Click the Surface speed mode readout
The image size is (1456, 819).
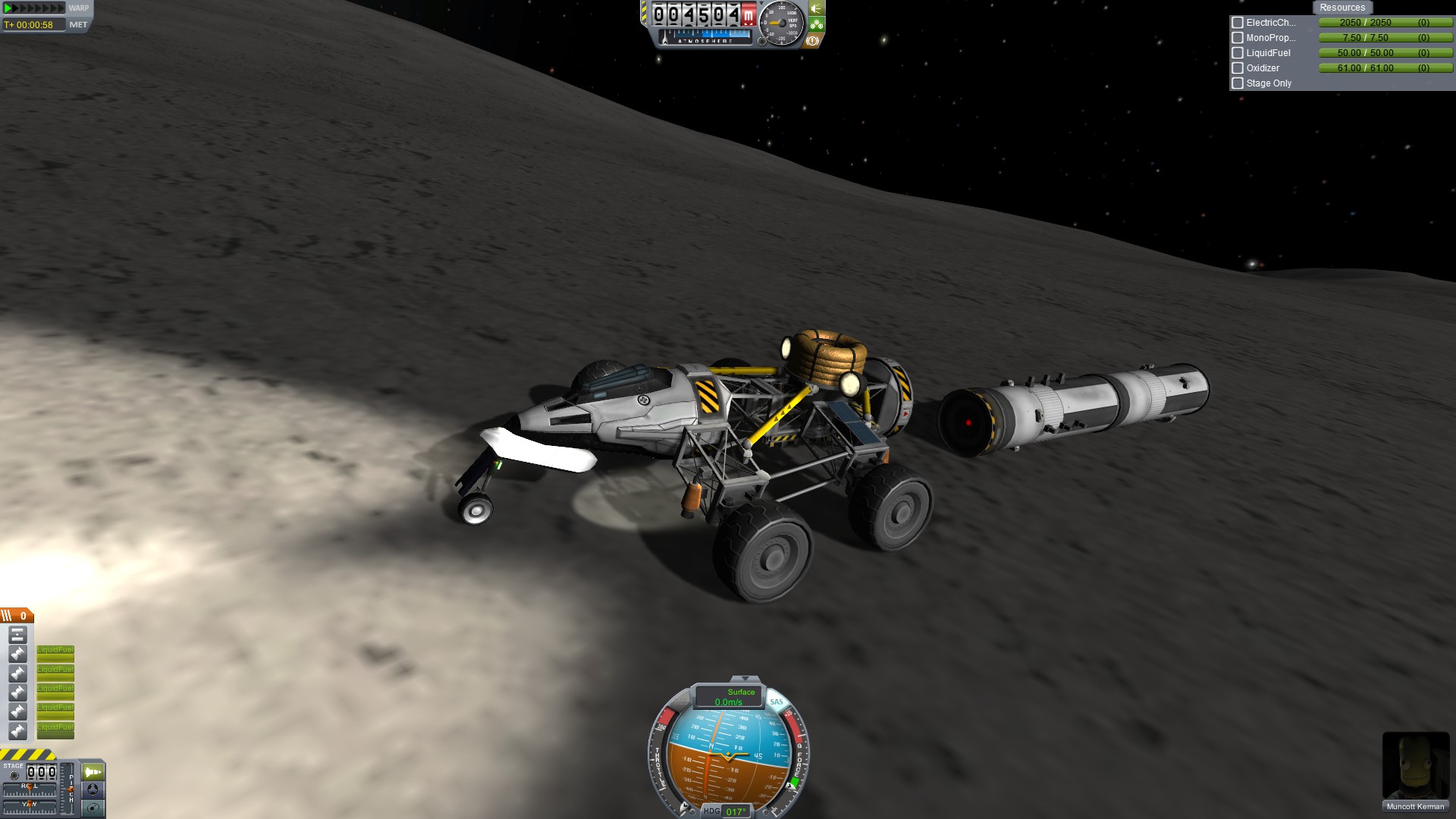(x=729, y=697)
